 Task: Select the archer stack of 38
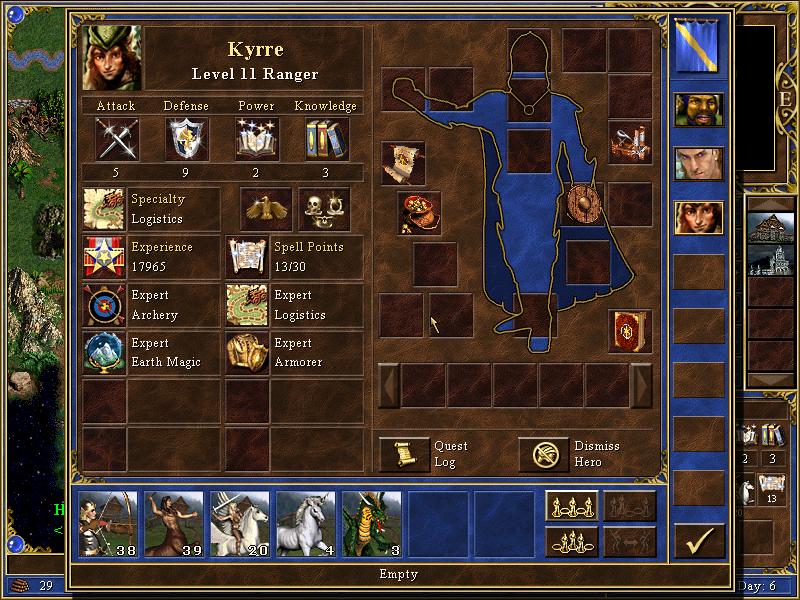[x=109, y=523]
